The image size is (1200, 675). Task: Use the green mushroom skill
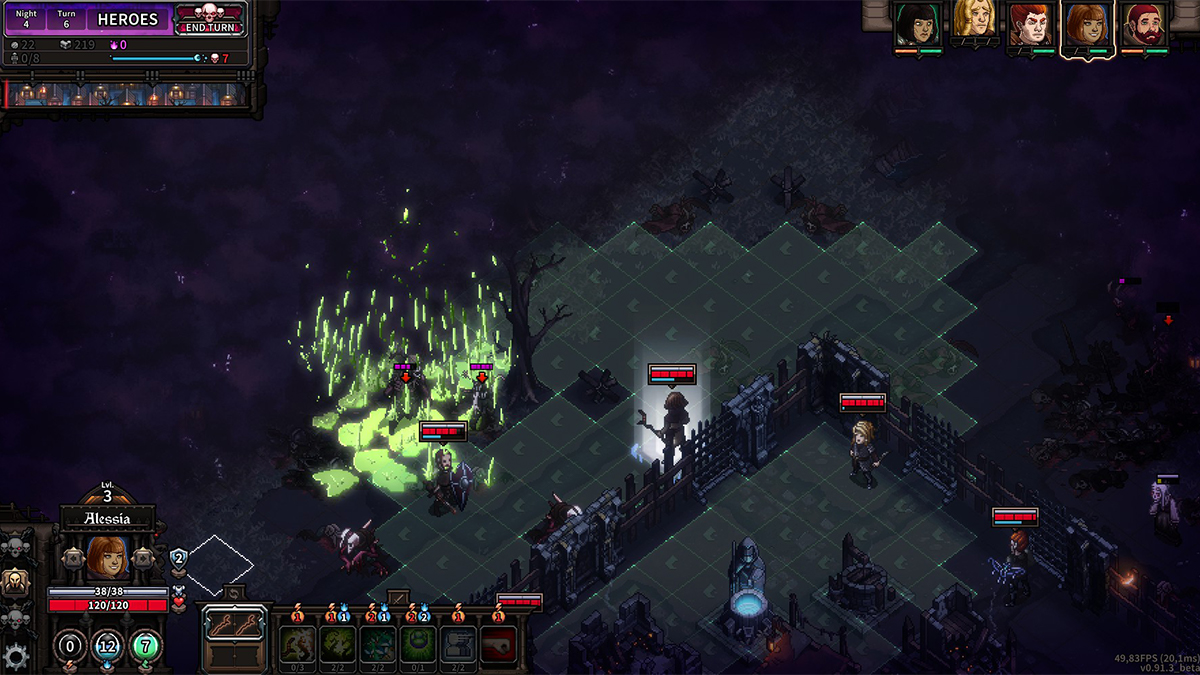tap(417, 641)
